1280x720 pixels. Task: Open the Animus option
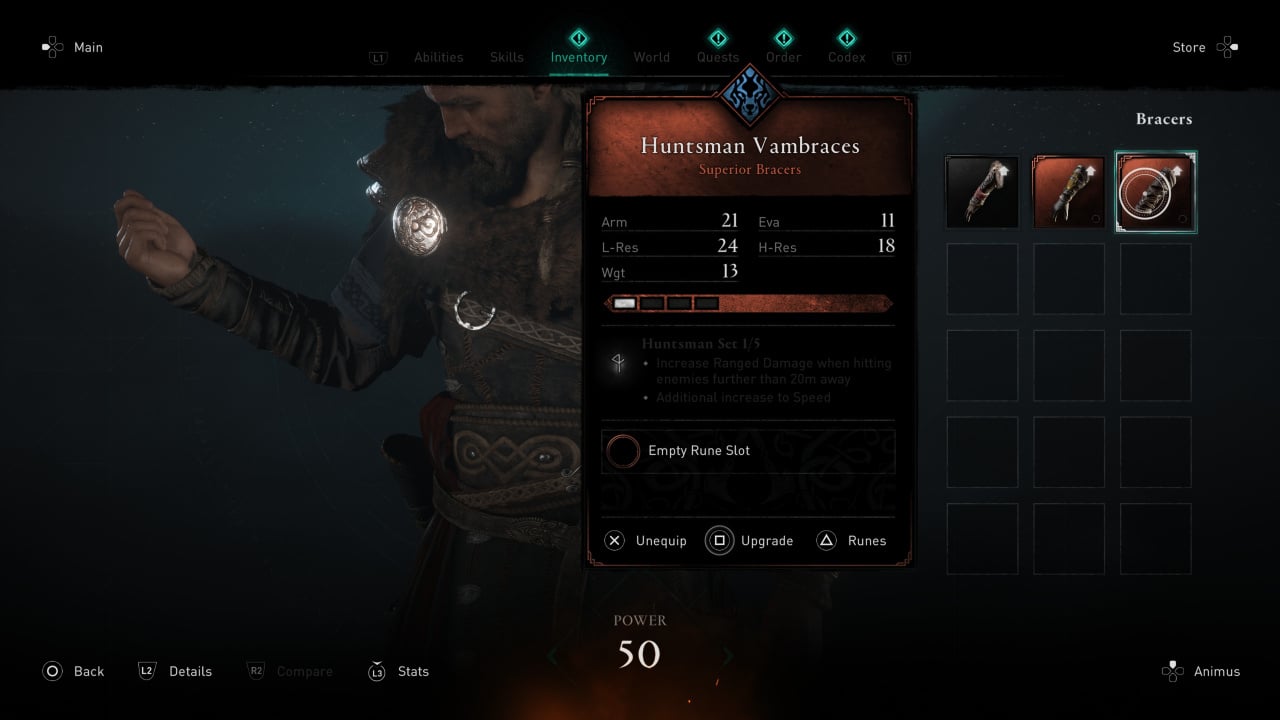point(1201,671)
